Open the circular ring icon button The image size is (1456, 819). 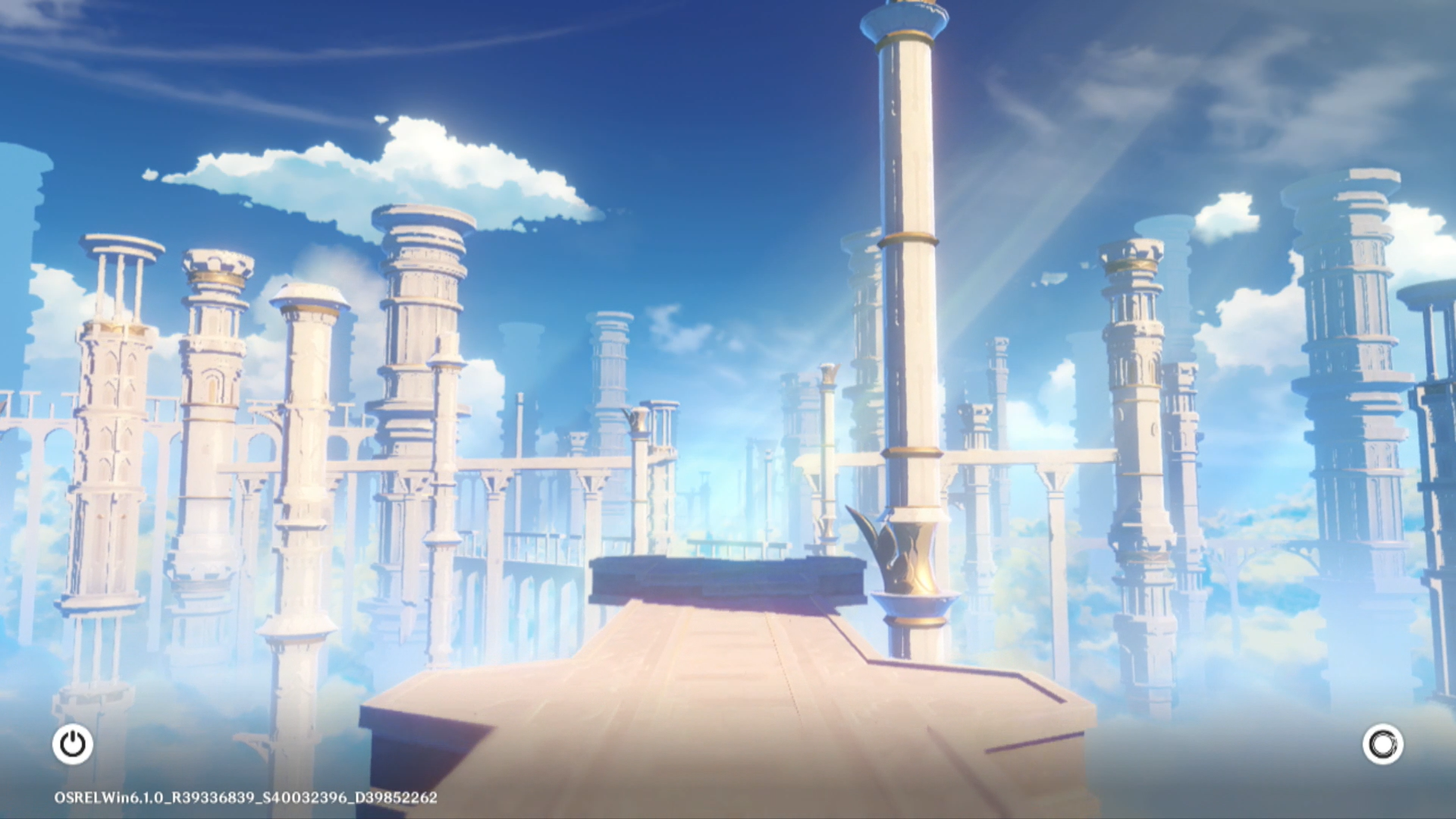click(x=1382, y=744)
